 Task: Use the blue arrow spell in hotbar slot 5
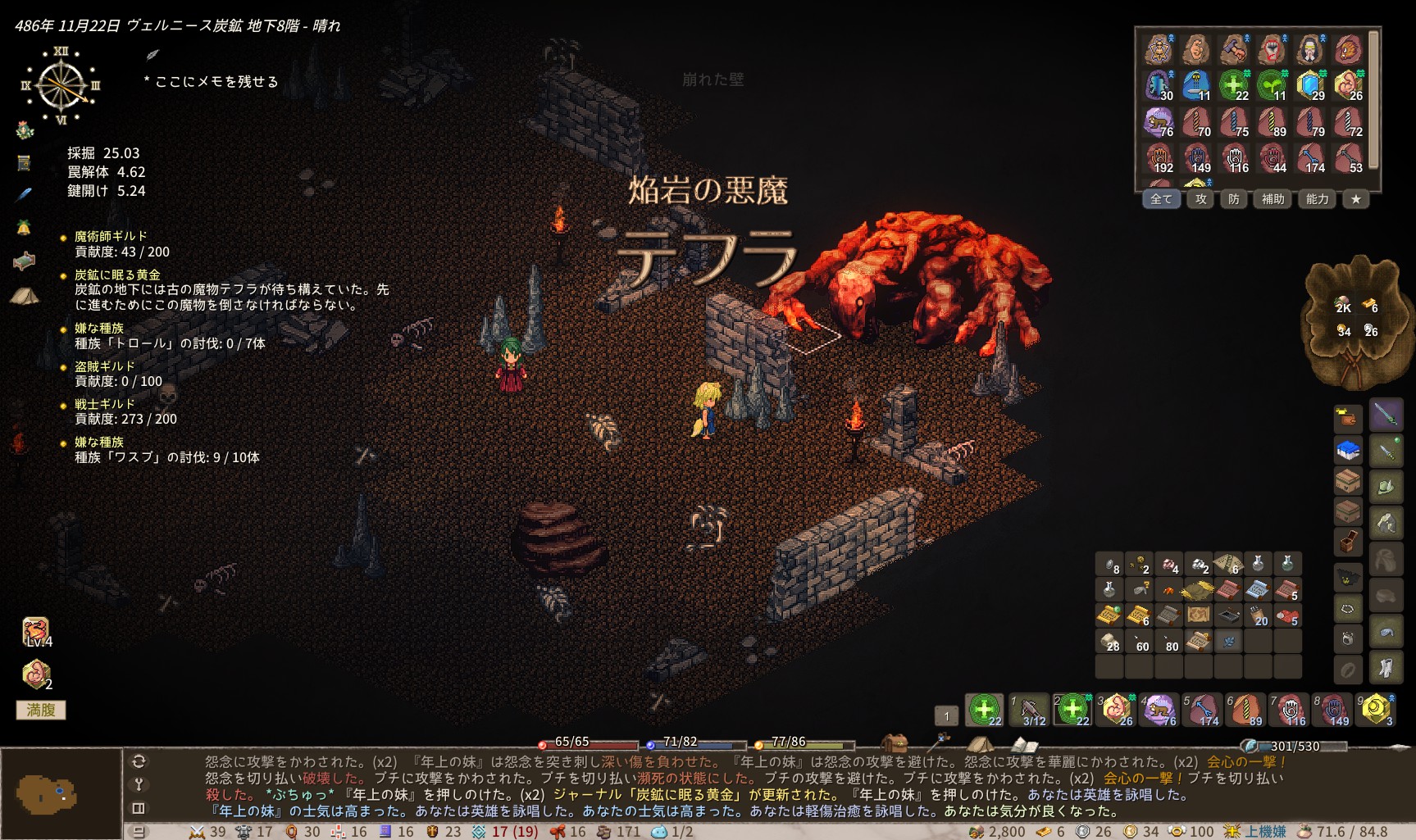tap(1203, 710)
